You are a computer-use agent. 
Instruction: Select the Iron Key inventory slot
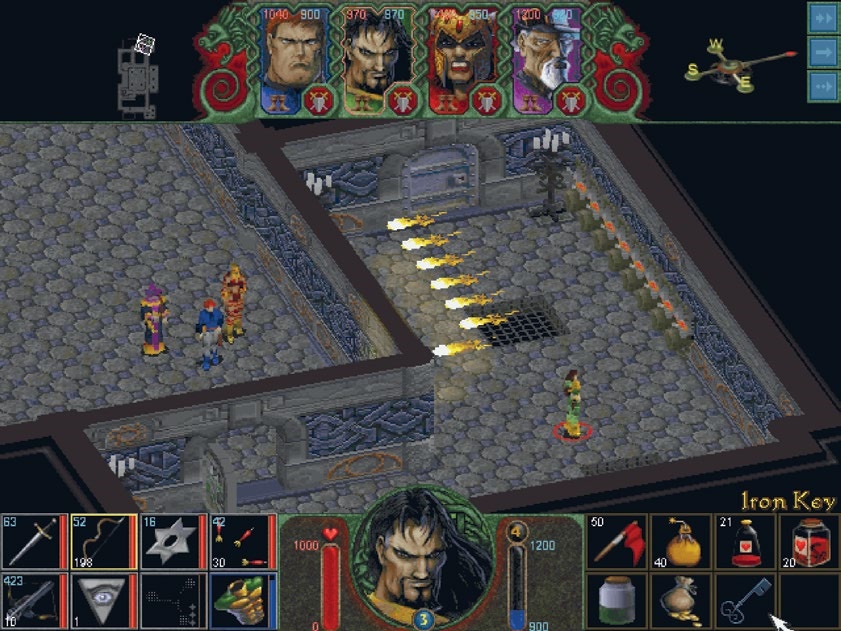tap(744, 600)
